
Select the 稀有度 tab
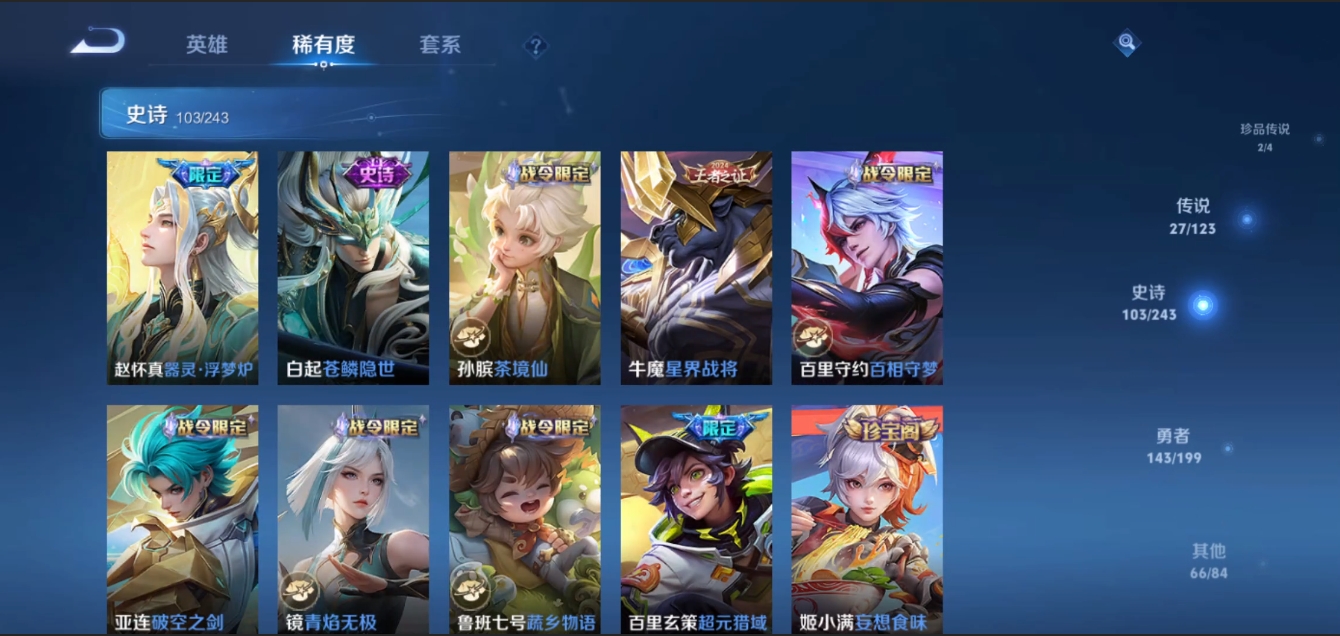tap(323, 45)
